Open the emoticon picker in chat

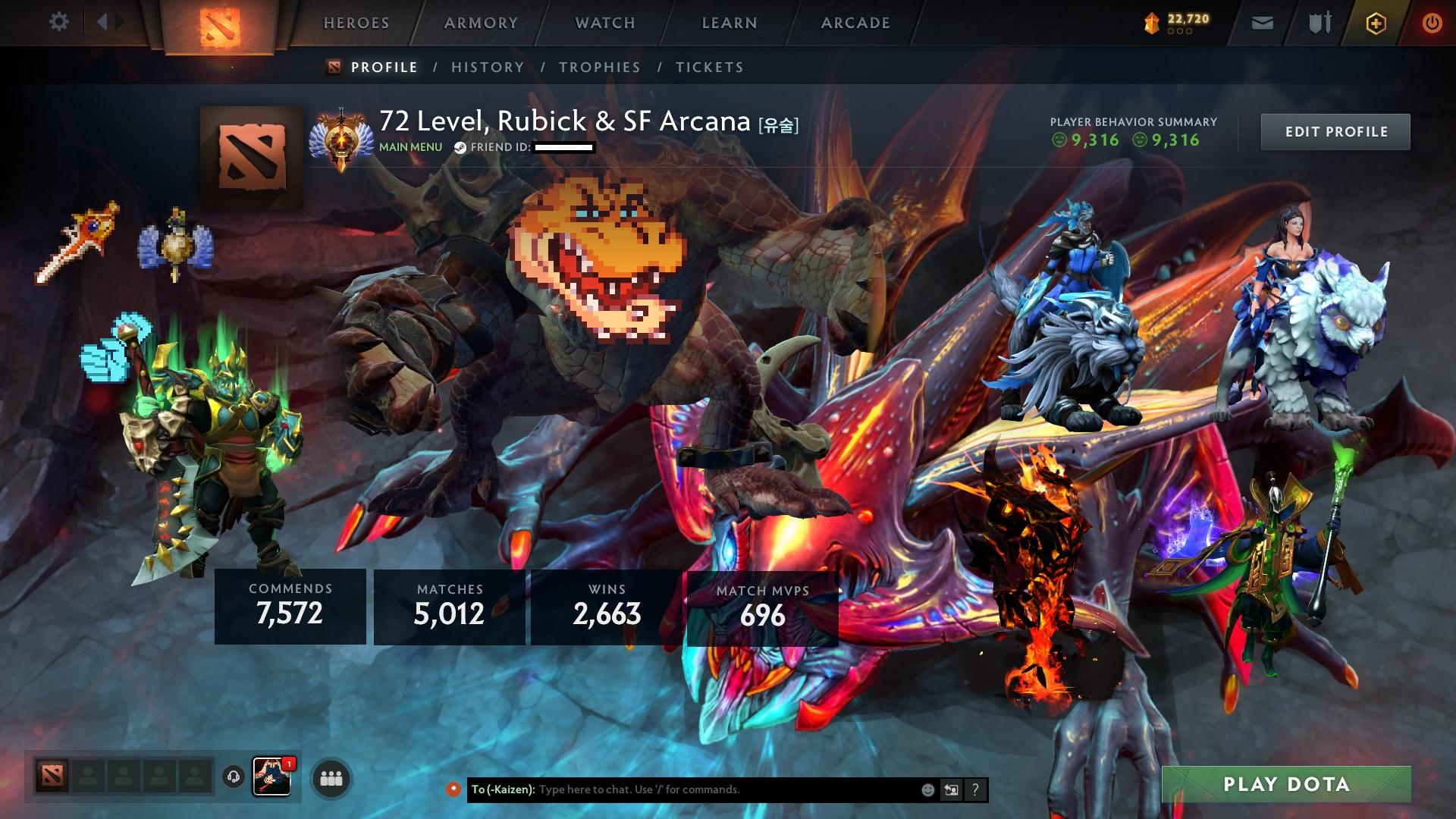[927, 789]
